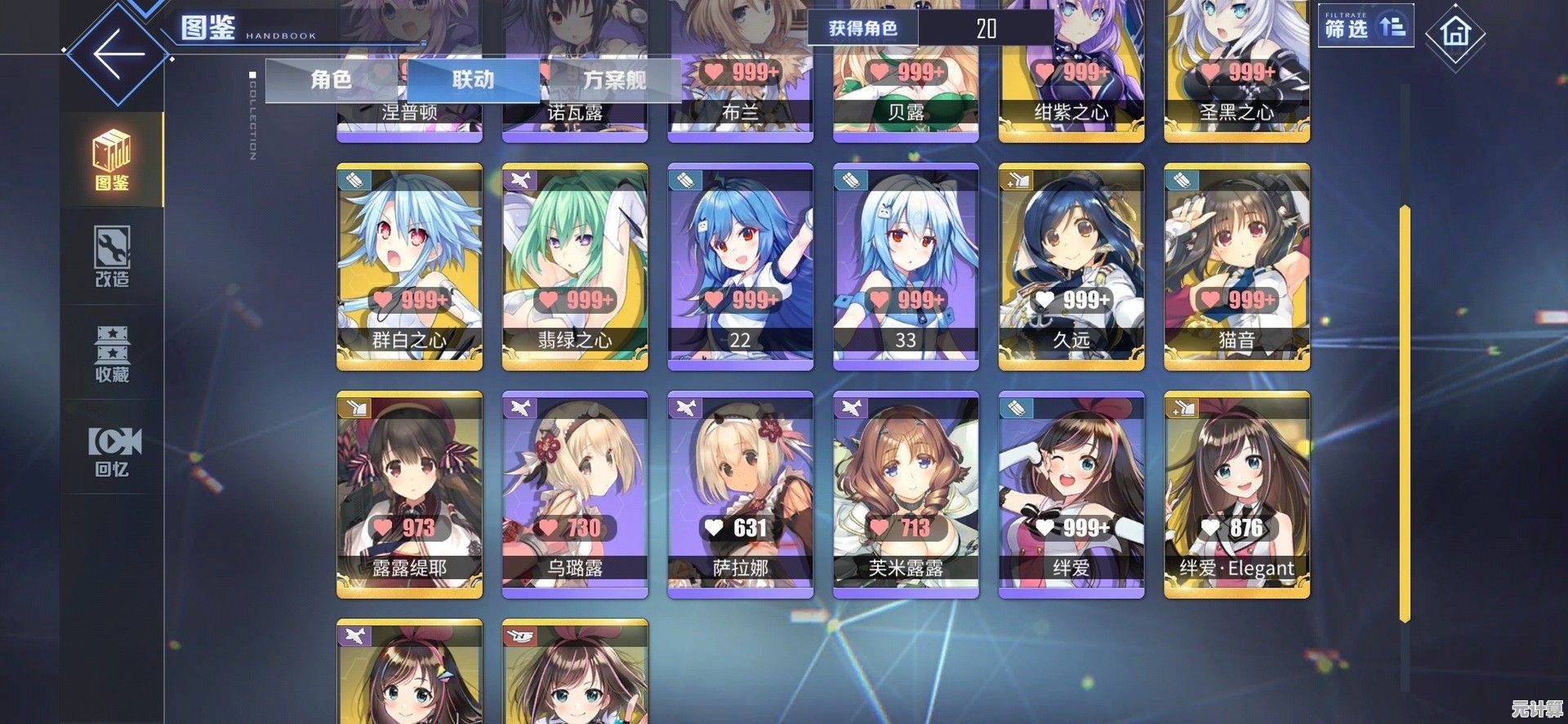This screenshot has width=1568, height=724.
Task: View the 绊爱·Elegant character card
Action: pos(1236,494)
